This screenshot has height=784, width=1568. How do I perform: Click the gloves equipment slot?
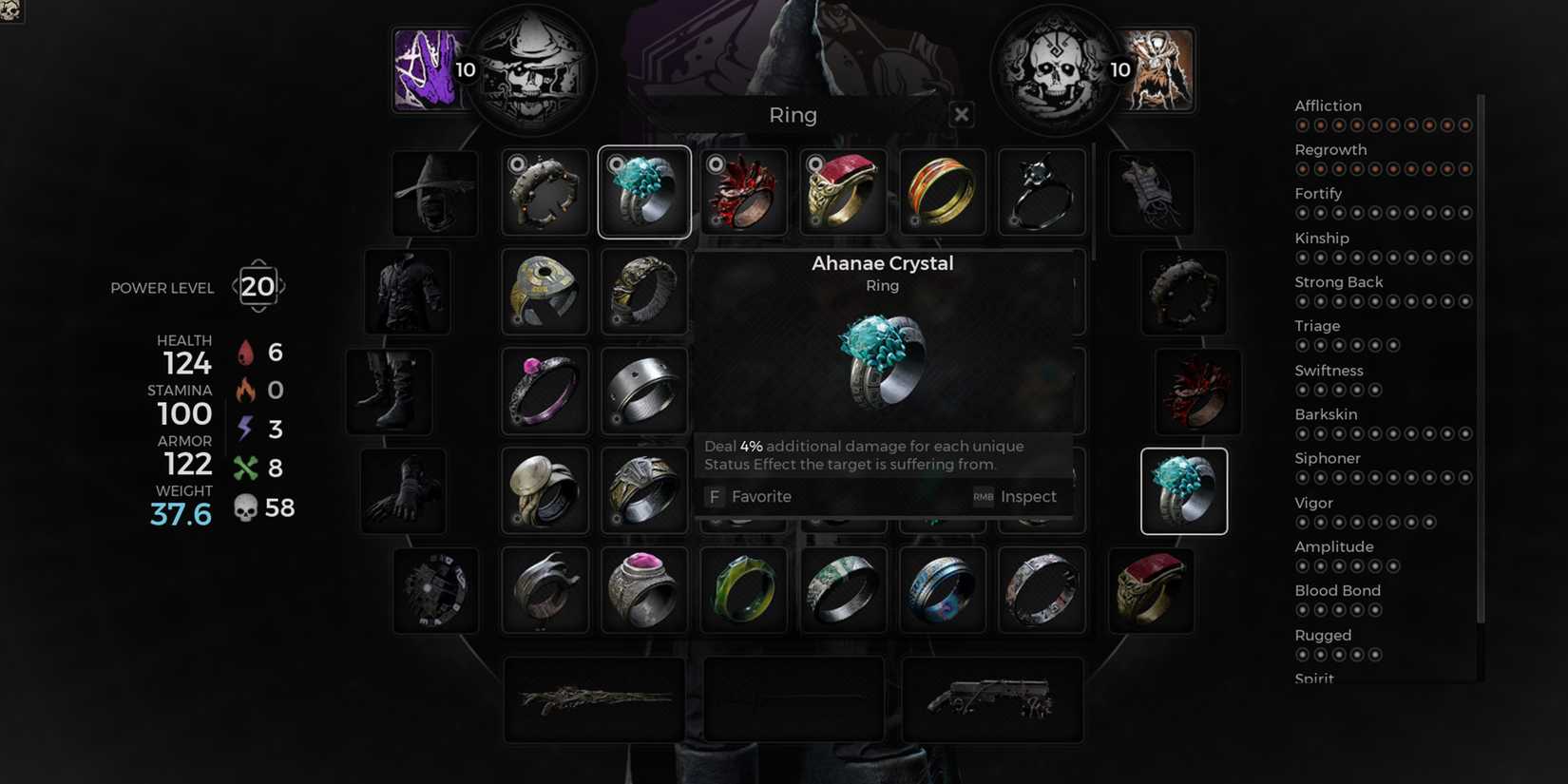pos(403,490)
